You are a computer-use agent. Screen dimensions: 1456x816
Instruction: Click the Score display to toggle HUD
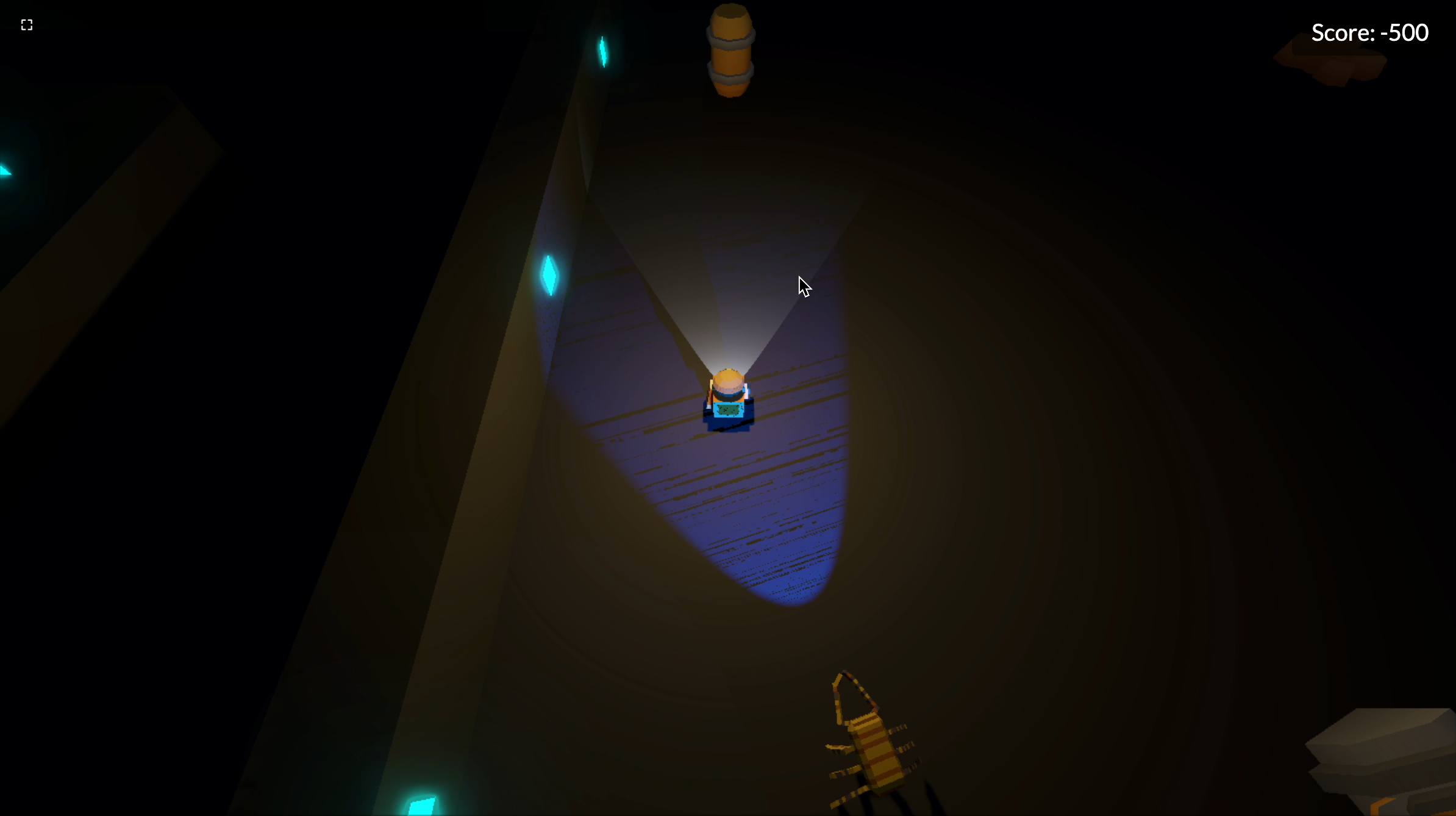[x=1369, y=32]
